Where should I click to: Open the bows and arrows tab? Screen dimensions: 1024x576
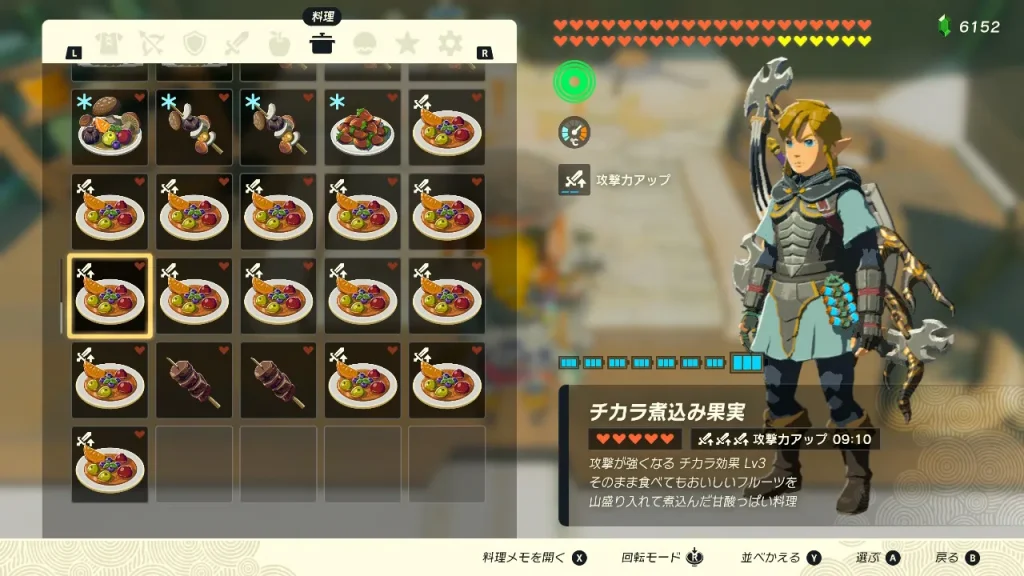[151, 43]
